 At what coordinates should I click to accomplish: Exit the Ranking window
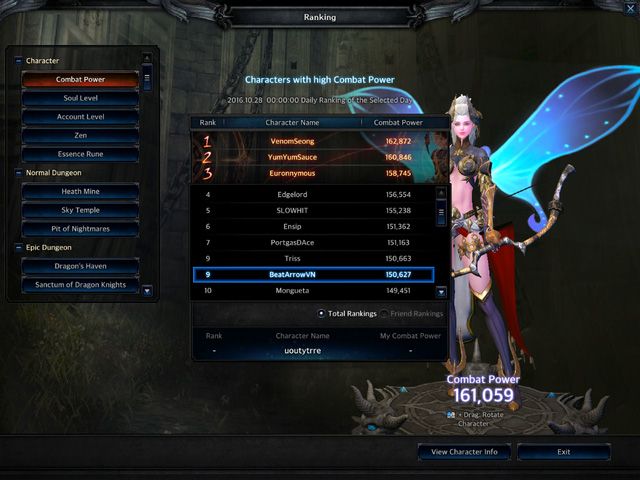click(x=564, y=452)
